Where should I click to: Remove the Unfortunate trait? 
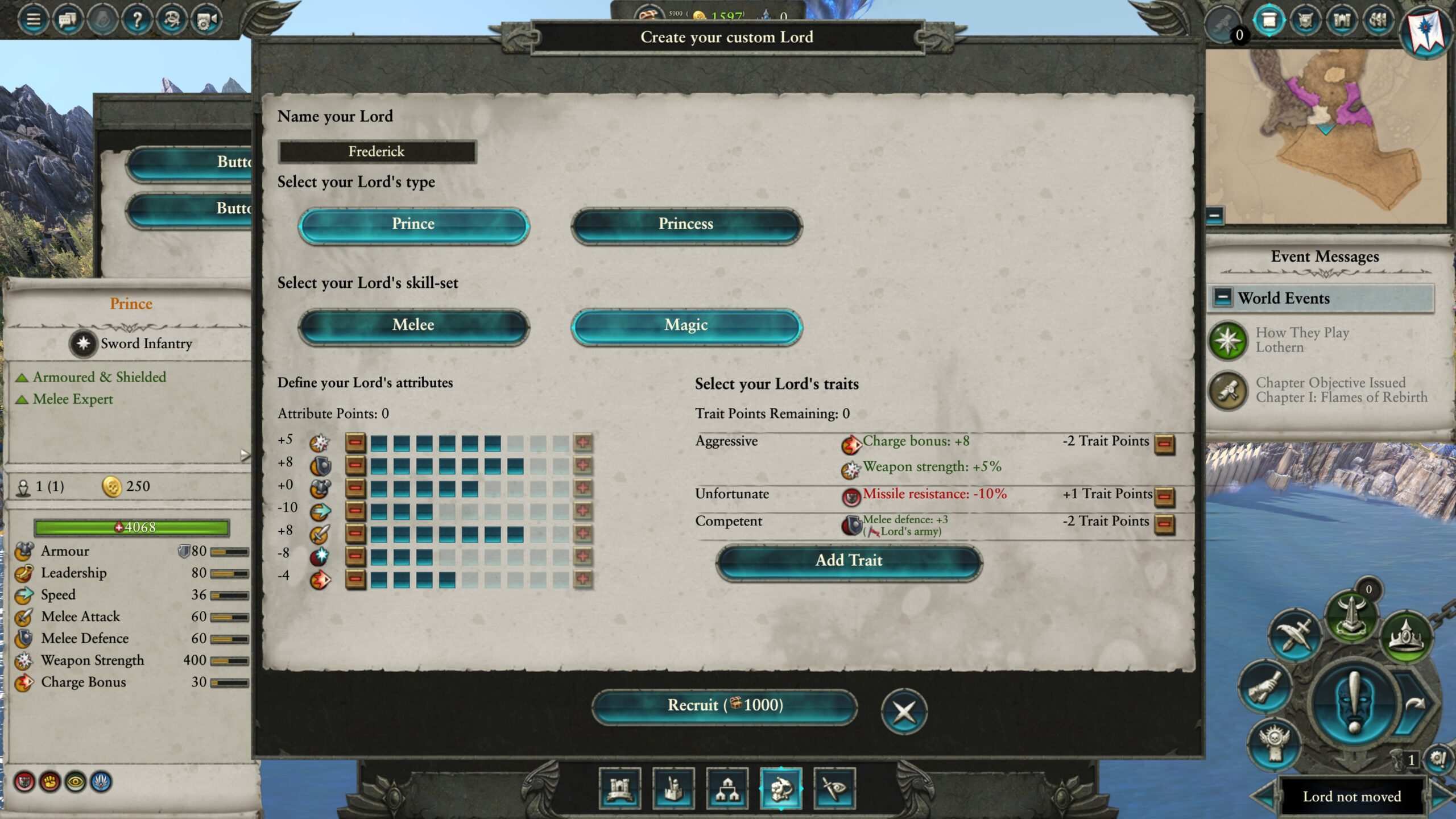(1164, 495)
